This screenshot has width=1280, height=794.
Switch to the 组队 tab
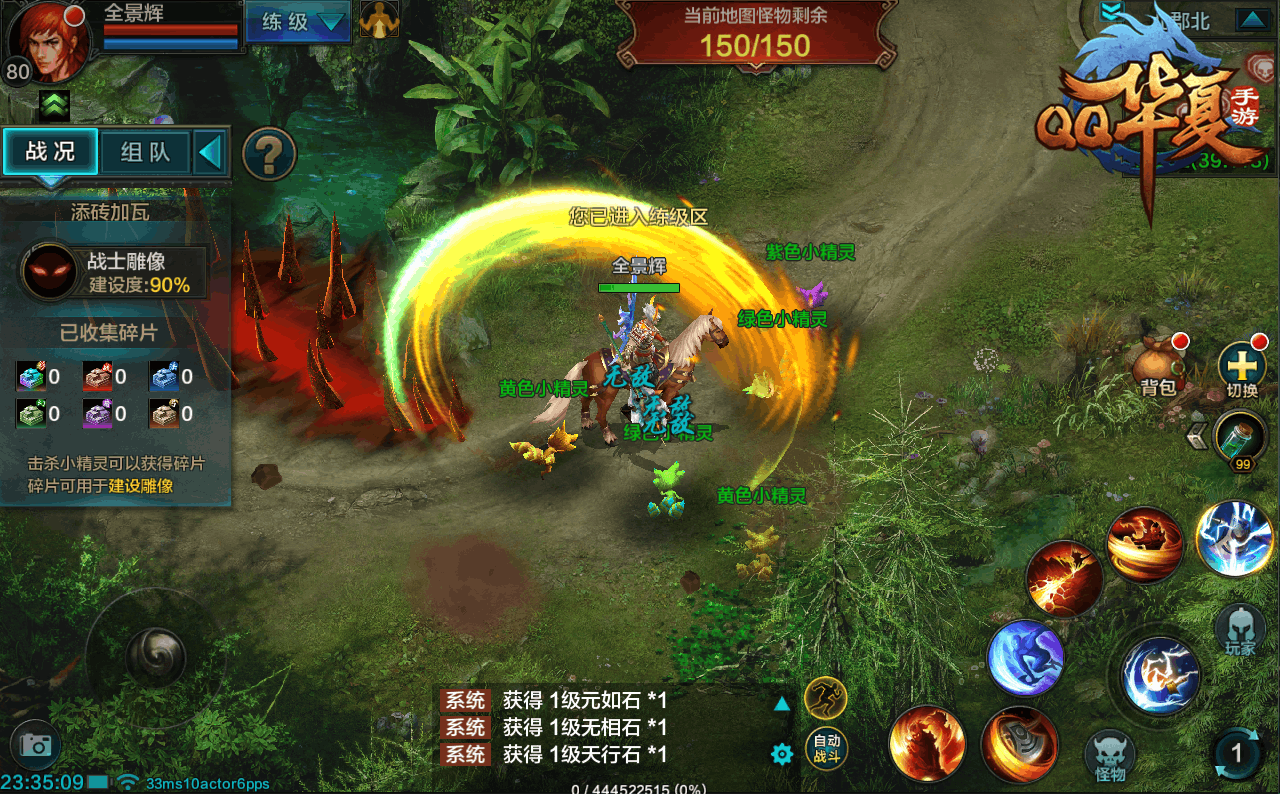[x=145, y=152]
